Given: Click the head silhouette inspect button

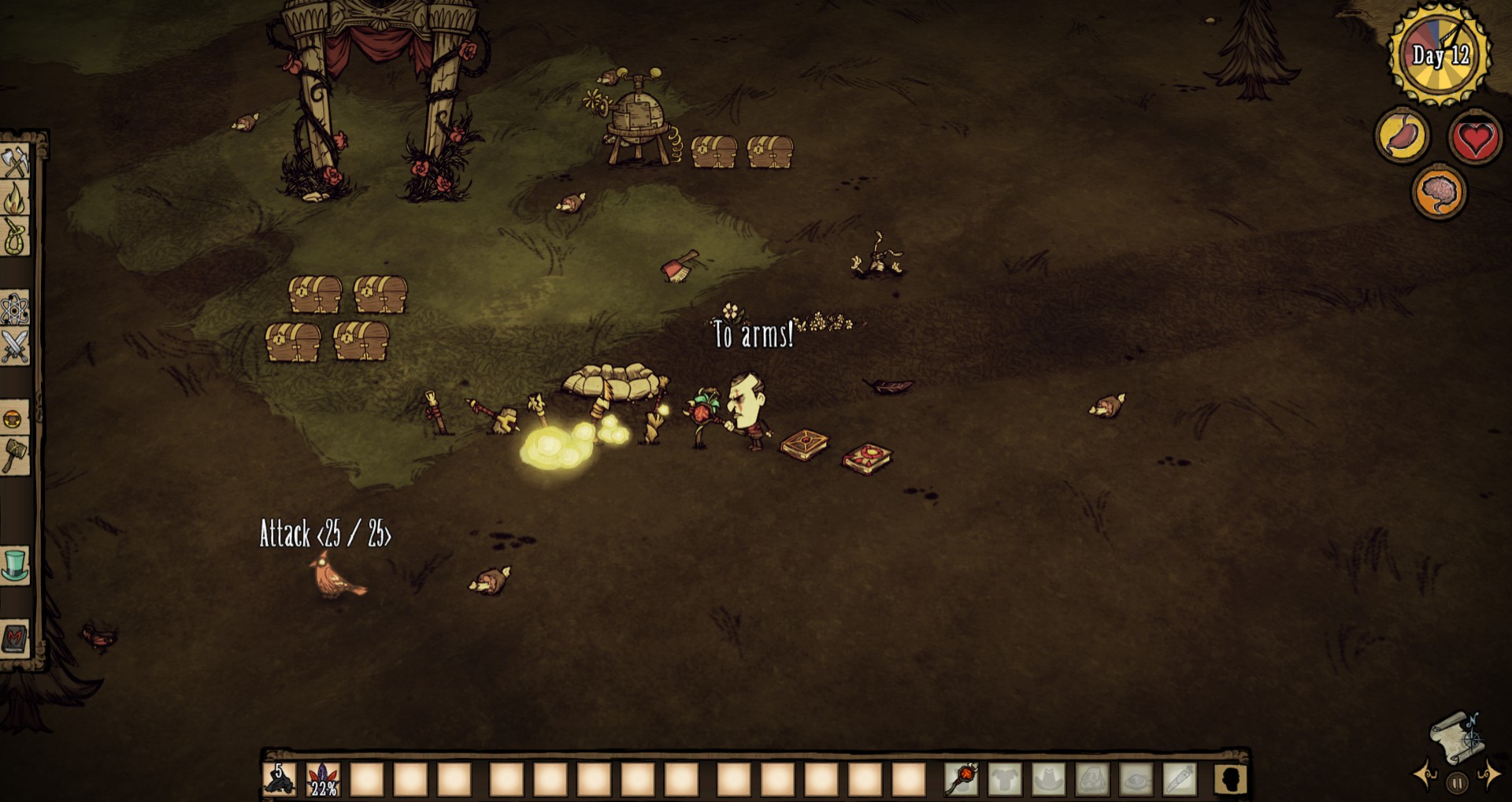Looking at the screenshot, I should 1230,779.
